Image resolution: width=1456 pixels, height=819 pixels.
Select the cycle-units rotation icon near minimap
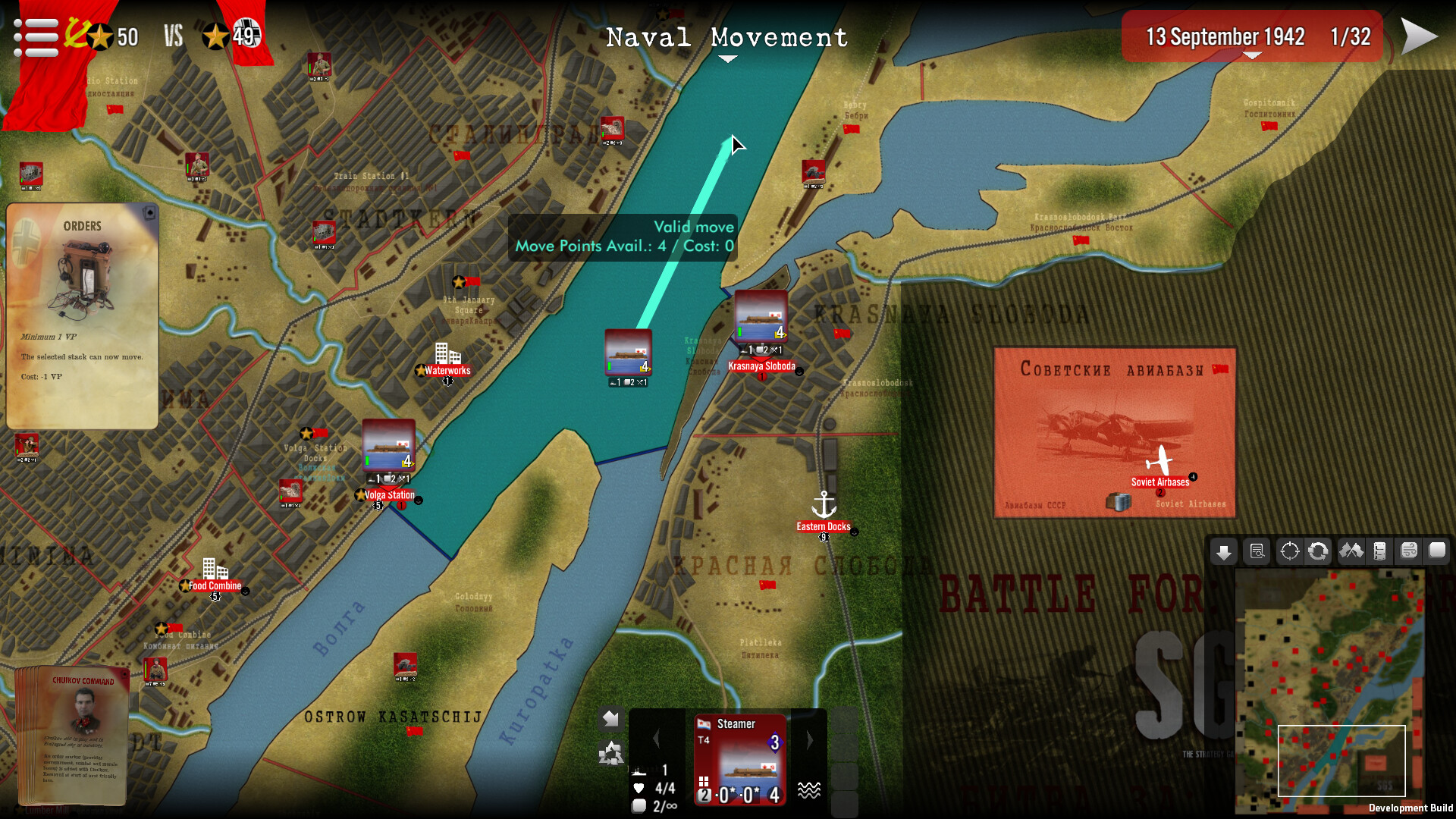(1318, 551)
